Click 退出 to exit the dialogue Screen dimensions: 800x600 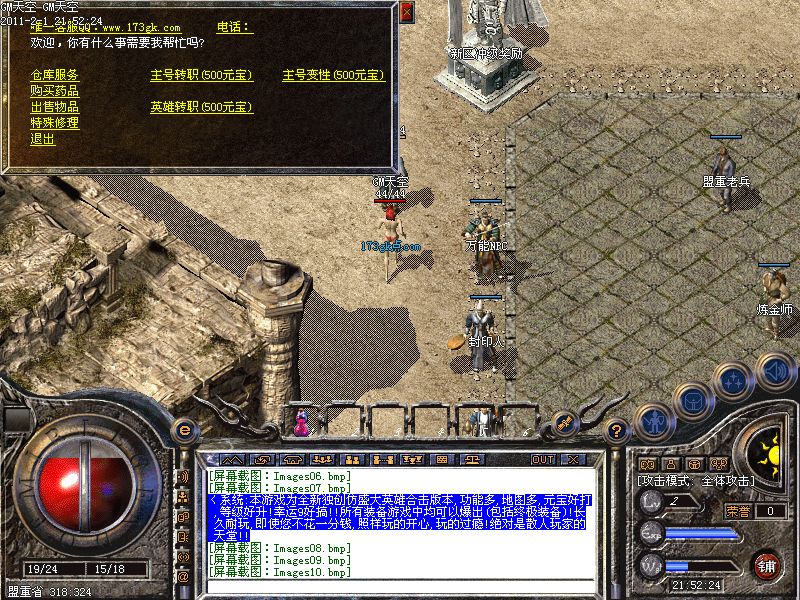click(x=42, y=139)
